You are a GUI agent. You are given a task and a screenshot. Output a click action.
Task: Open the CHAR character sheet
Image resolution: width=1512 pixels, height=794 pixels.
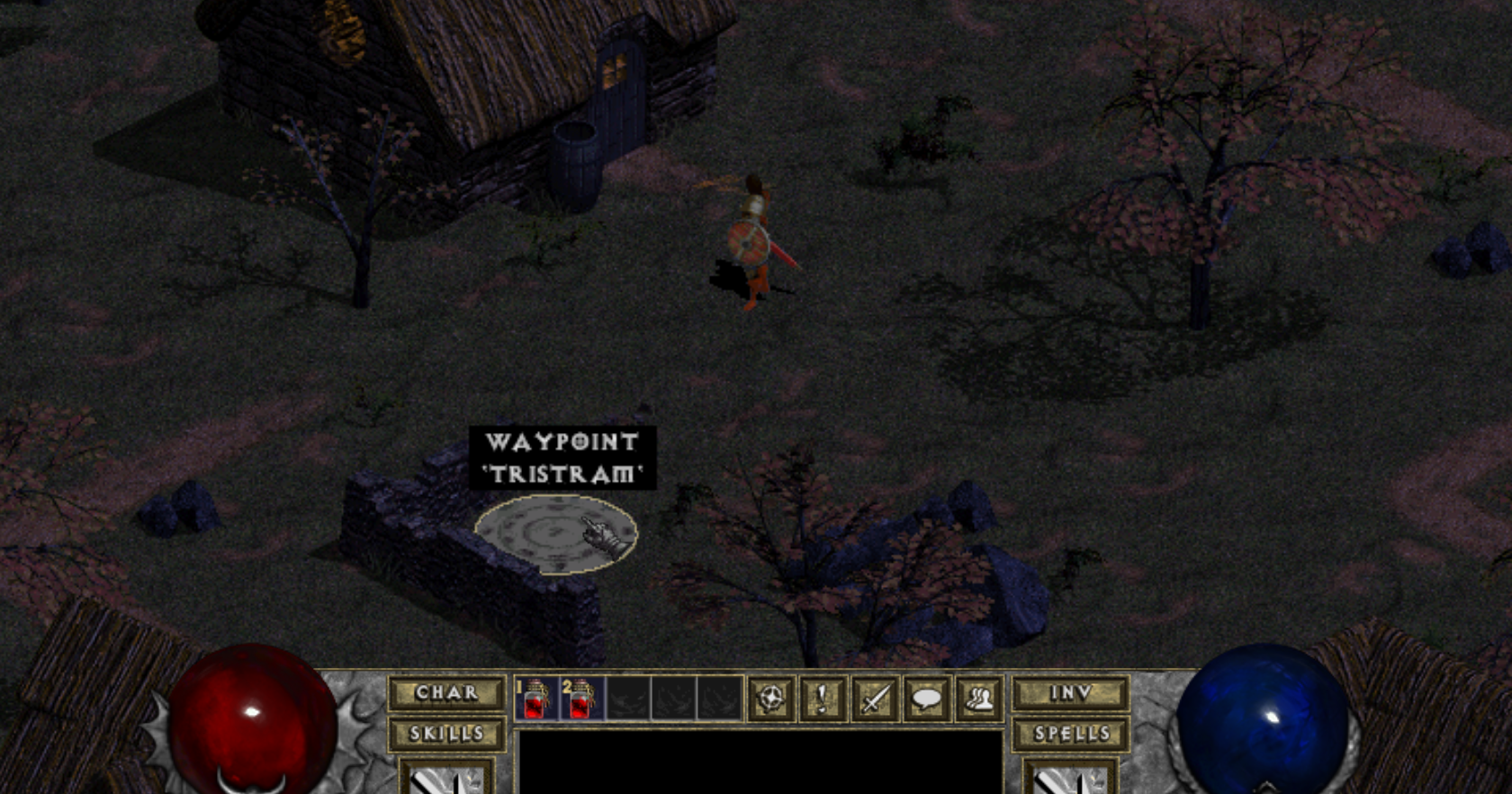pos(446,693)
